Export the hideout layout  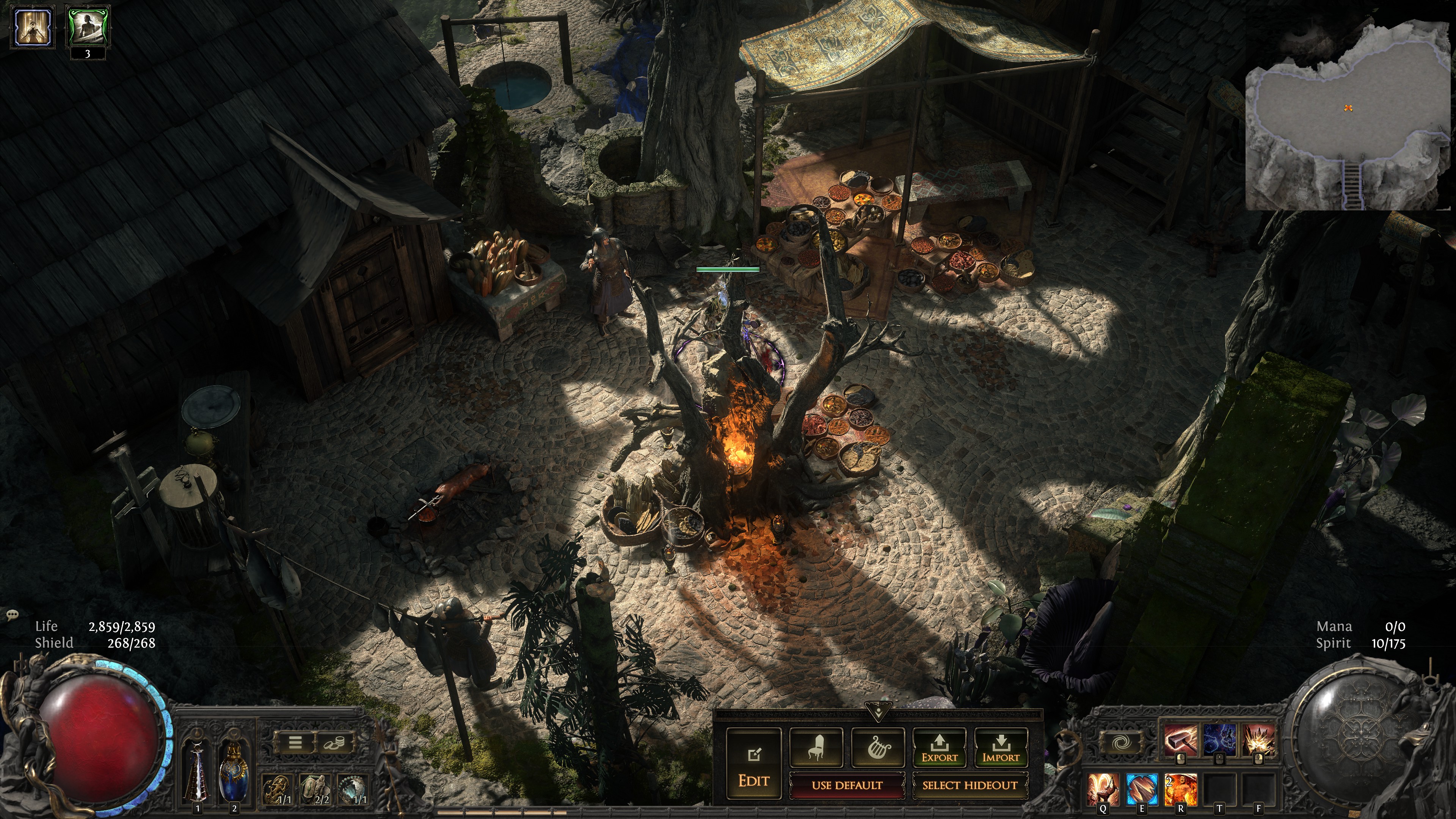pyautogui.click(x=940, y=747)
